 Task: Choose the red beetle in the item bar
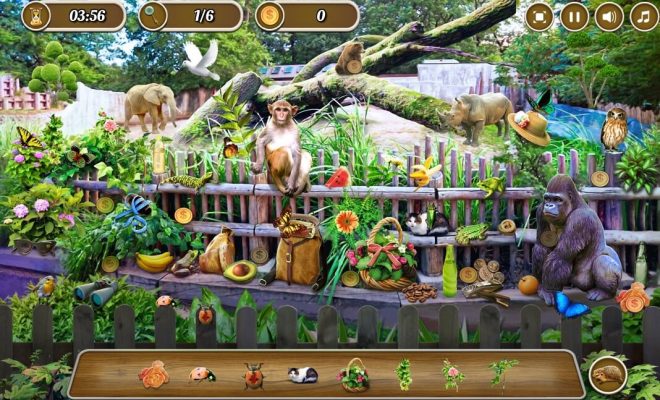coord(253,375)
